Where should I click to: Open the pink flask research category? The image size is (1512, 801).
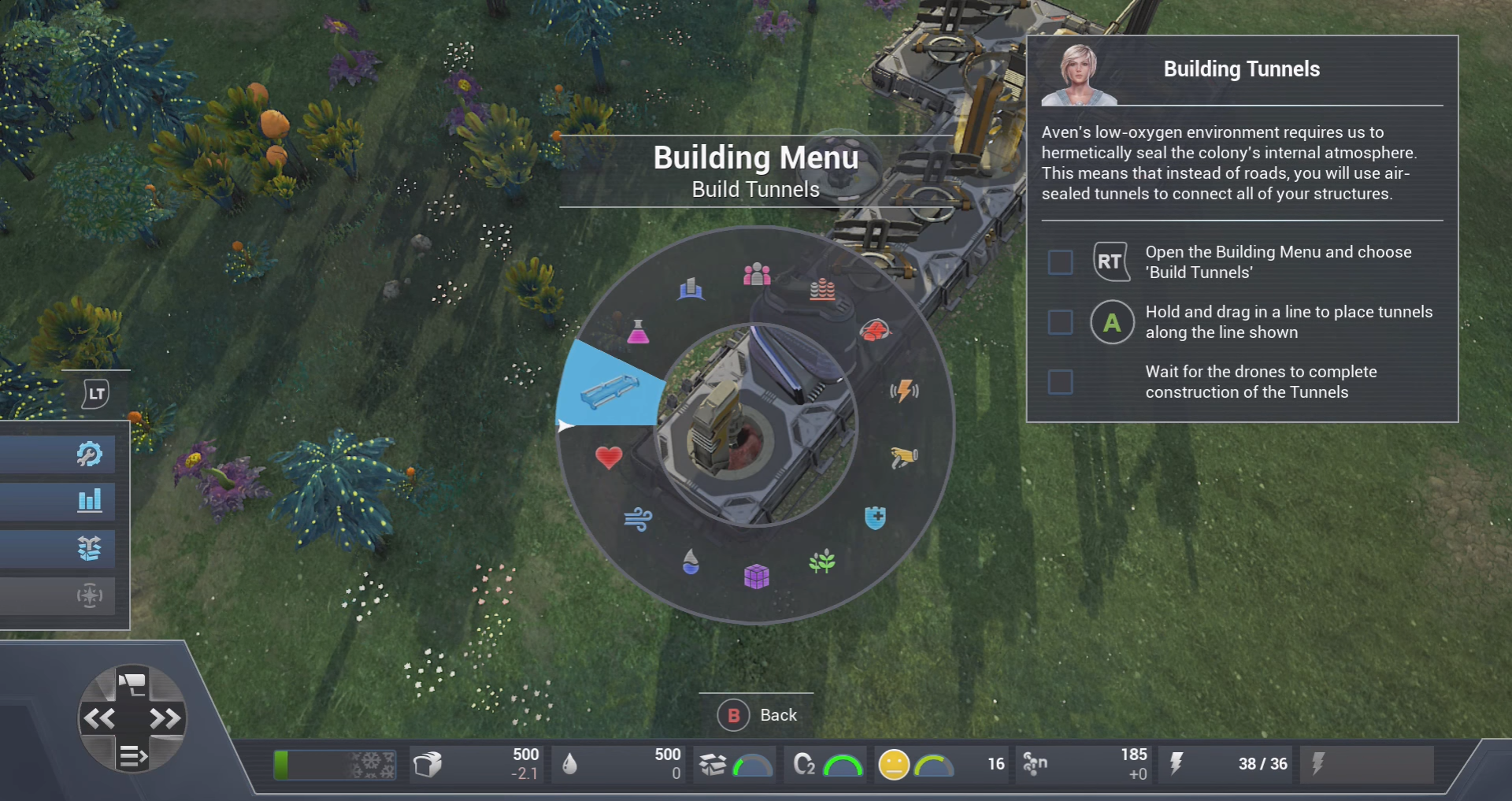pos(638,332)
